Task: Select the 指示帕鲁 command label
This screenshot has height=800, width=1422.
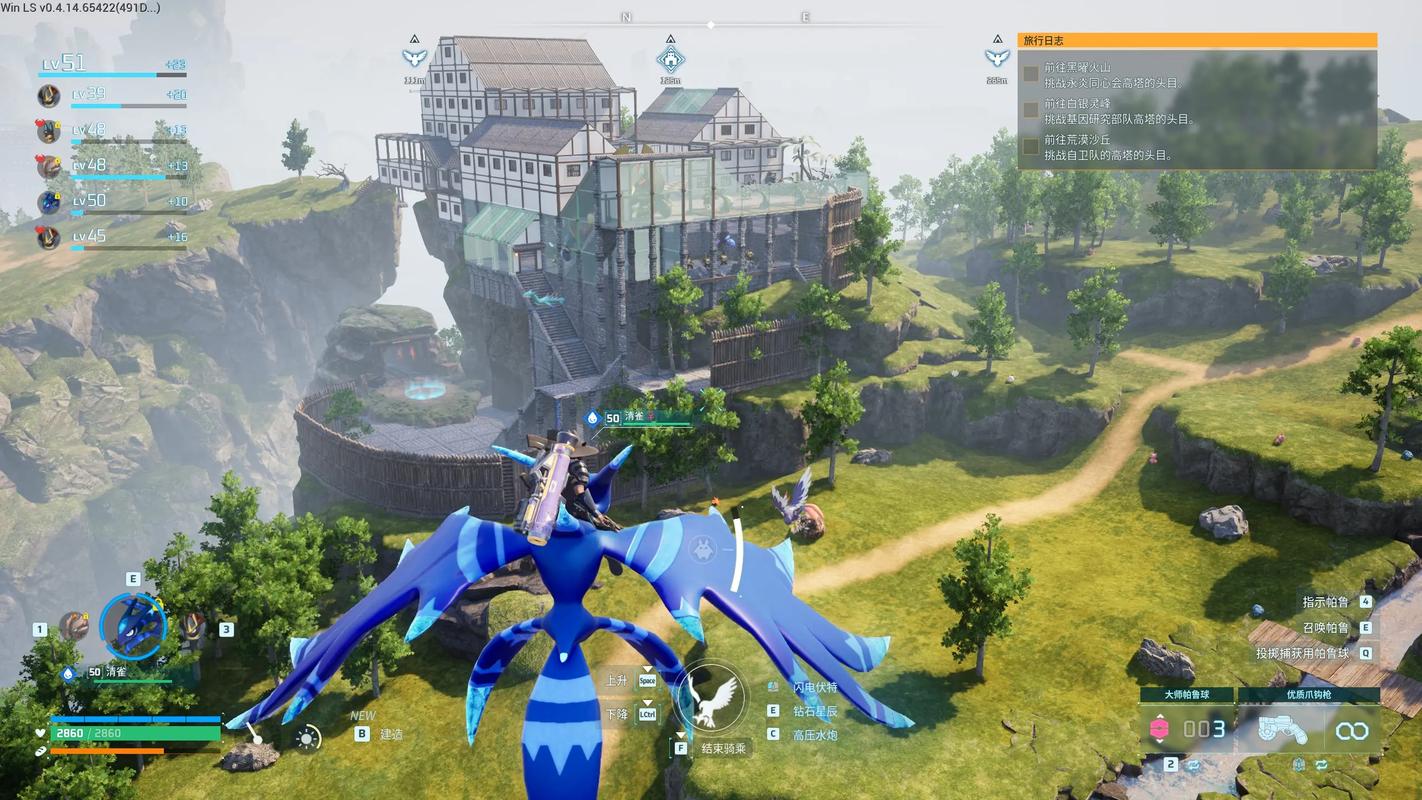Action: point(1325,602)
